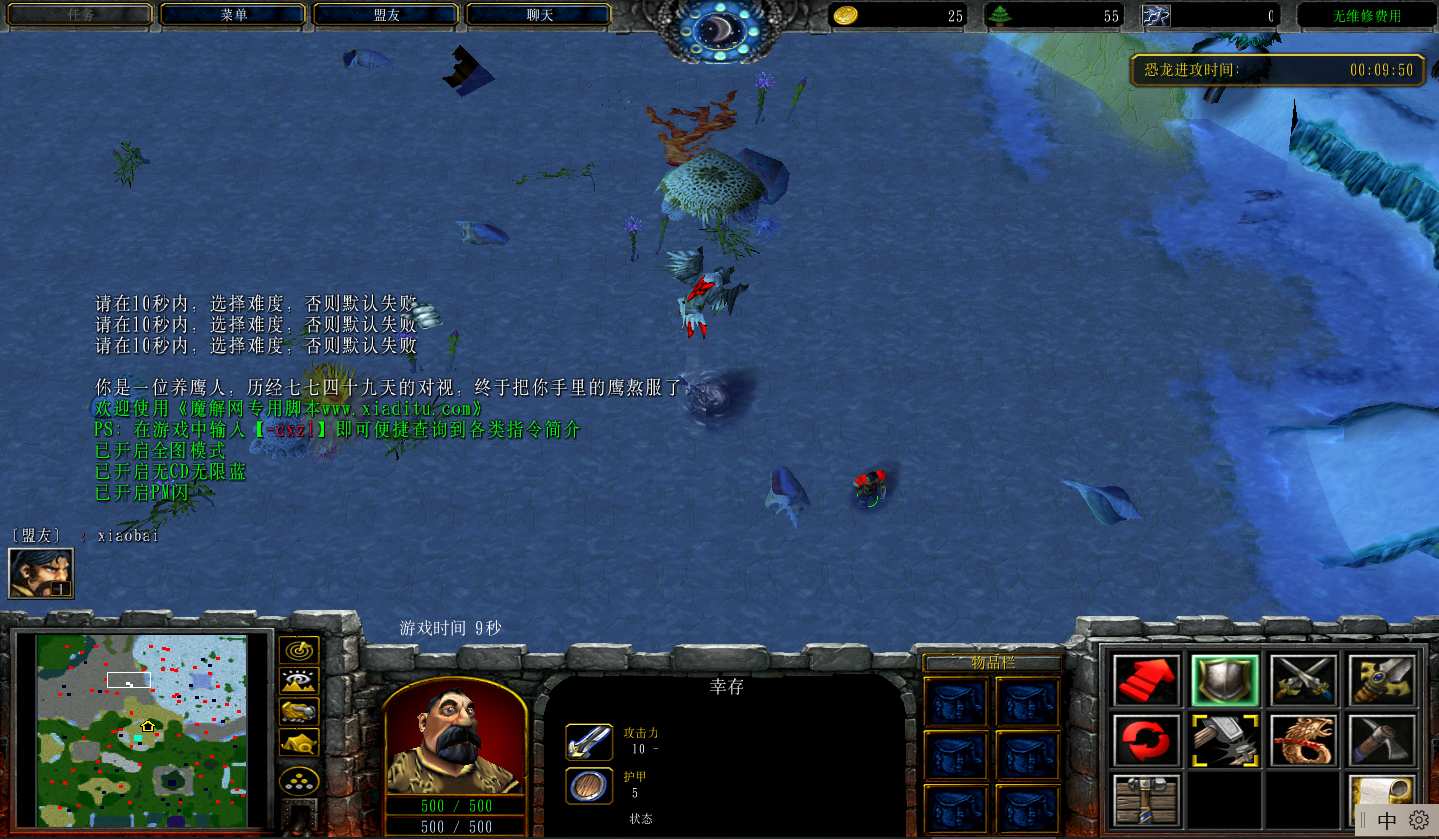Click the minimap signal ping button
Viewport: 1439px width, 839px height.
tap(299, 650)
